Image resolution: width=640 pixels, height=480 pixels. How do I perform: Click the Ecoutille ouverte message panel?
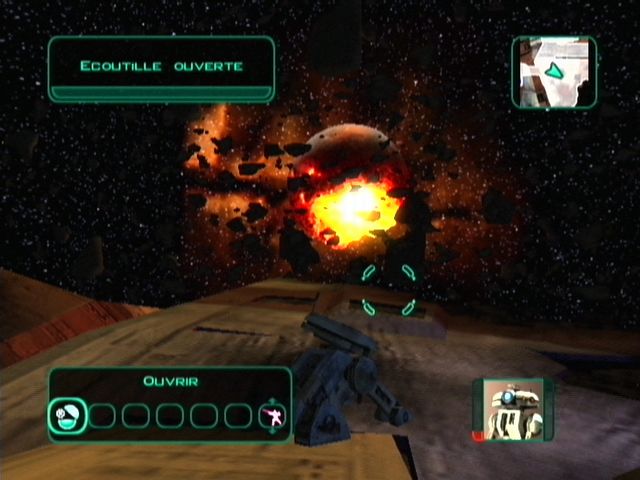161,68
